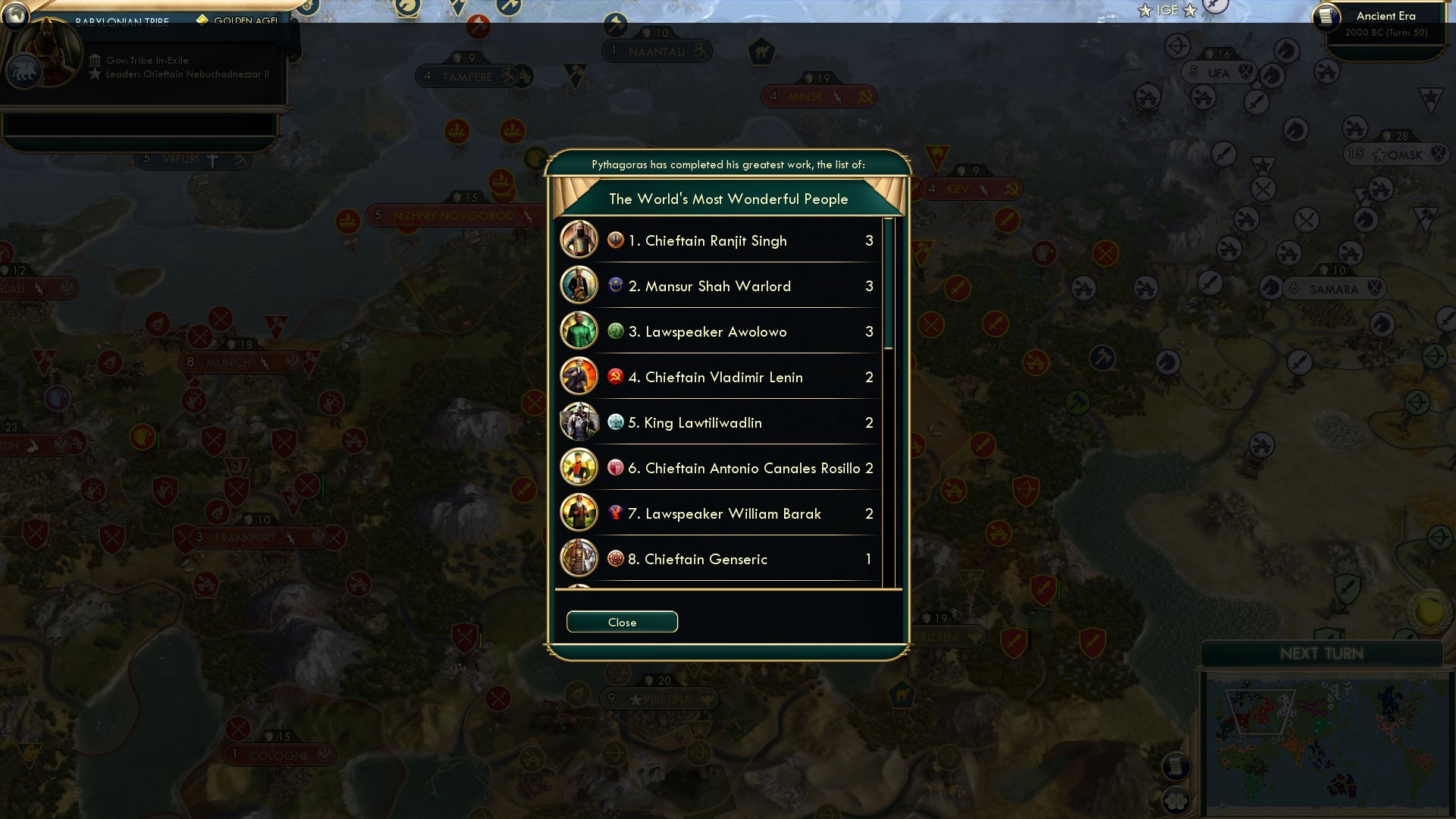Click Chieftain Vladimir Lenin's portrait
Viewport: 1456px width, 819px height.
click(579, 377)
